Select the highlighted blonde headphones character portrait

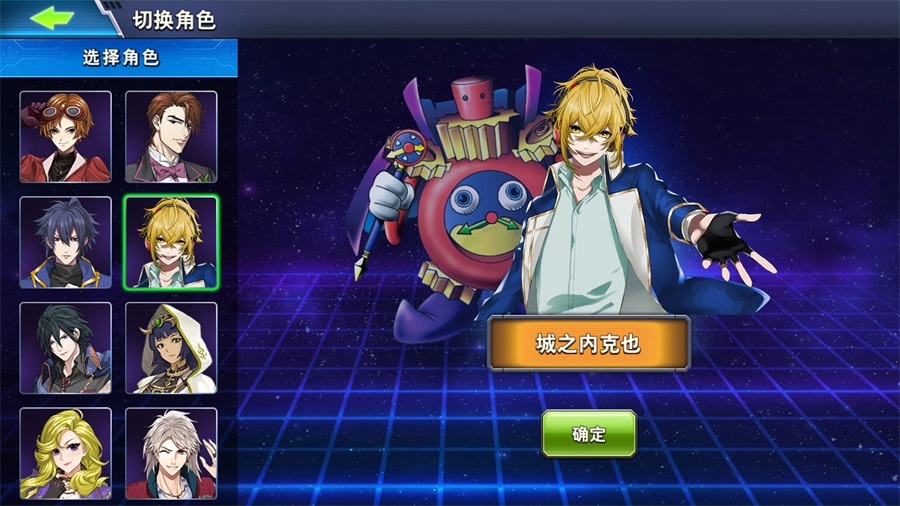pyautogui.click(x=171, y=242)
